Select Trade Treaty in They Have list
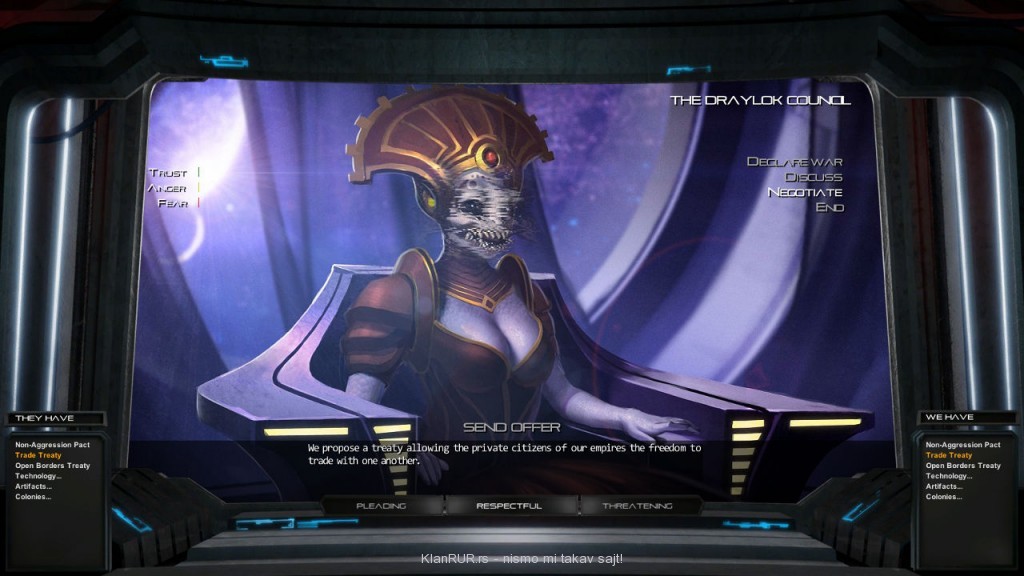The image size is (1024, 576). coord(38,455)
